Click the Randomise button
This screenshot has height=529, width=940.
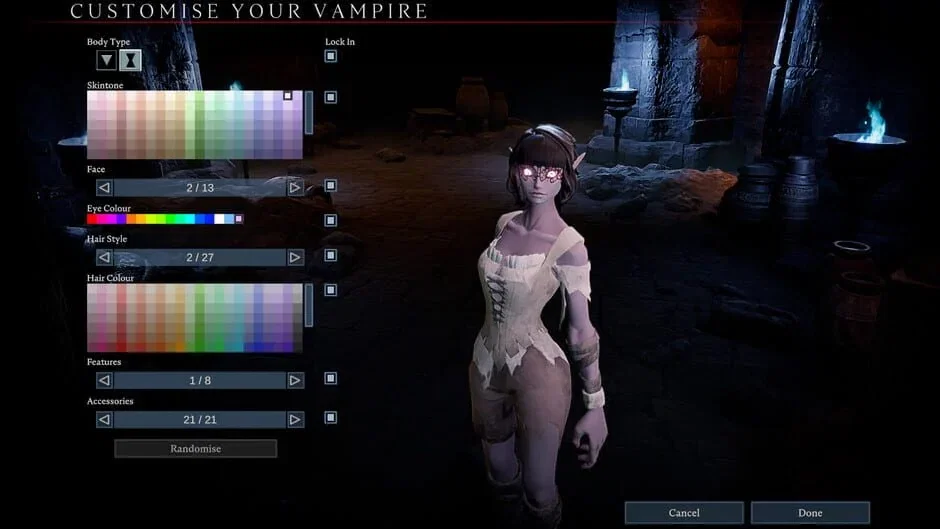click(x=195, y=449)
